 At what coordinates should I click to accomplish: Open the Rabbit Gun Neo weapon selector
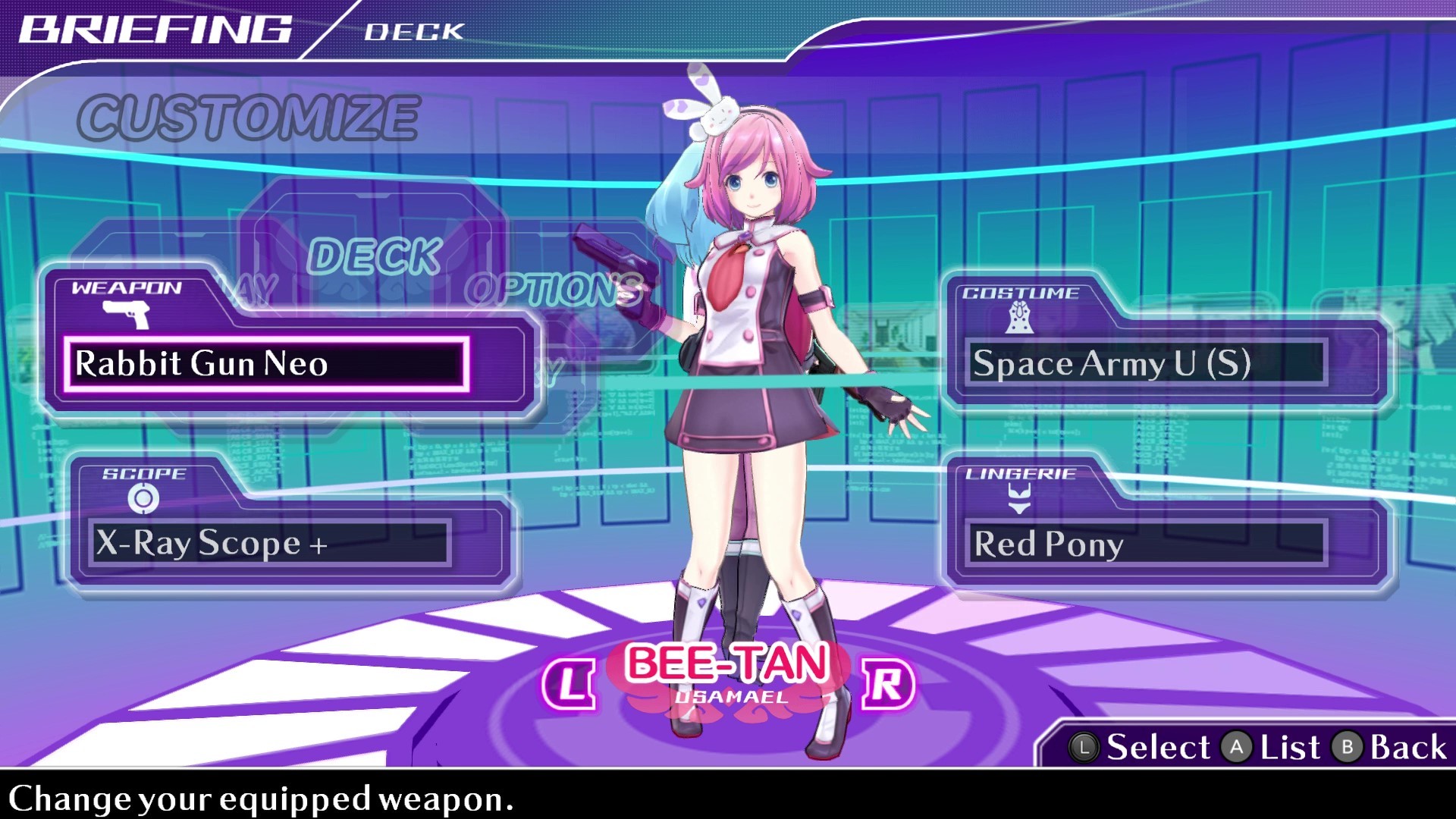pyautogui.click(x=265, y=365)
